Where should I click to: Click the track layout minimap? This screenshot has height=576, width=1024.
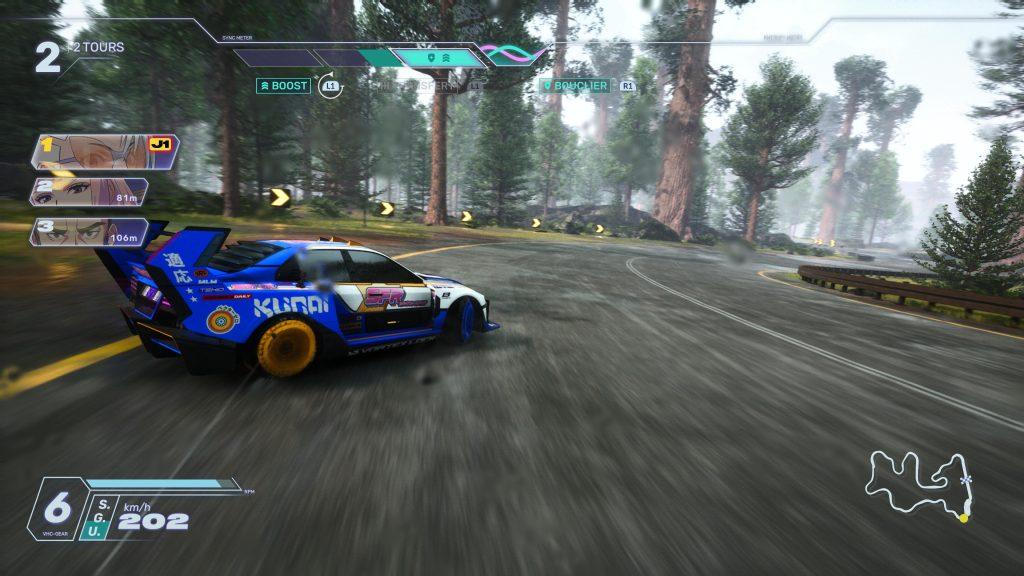point(919,485)
